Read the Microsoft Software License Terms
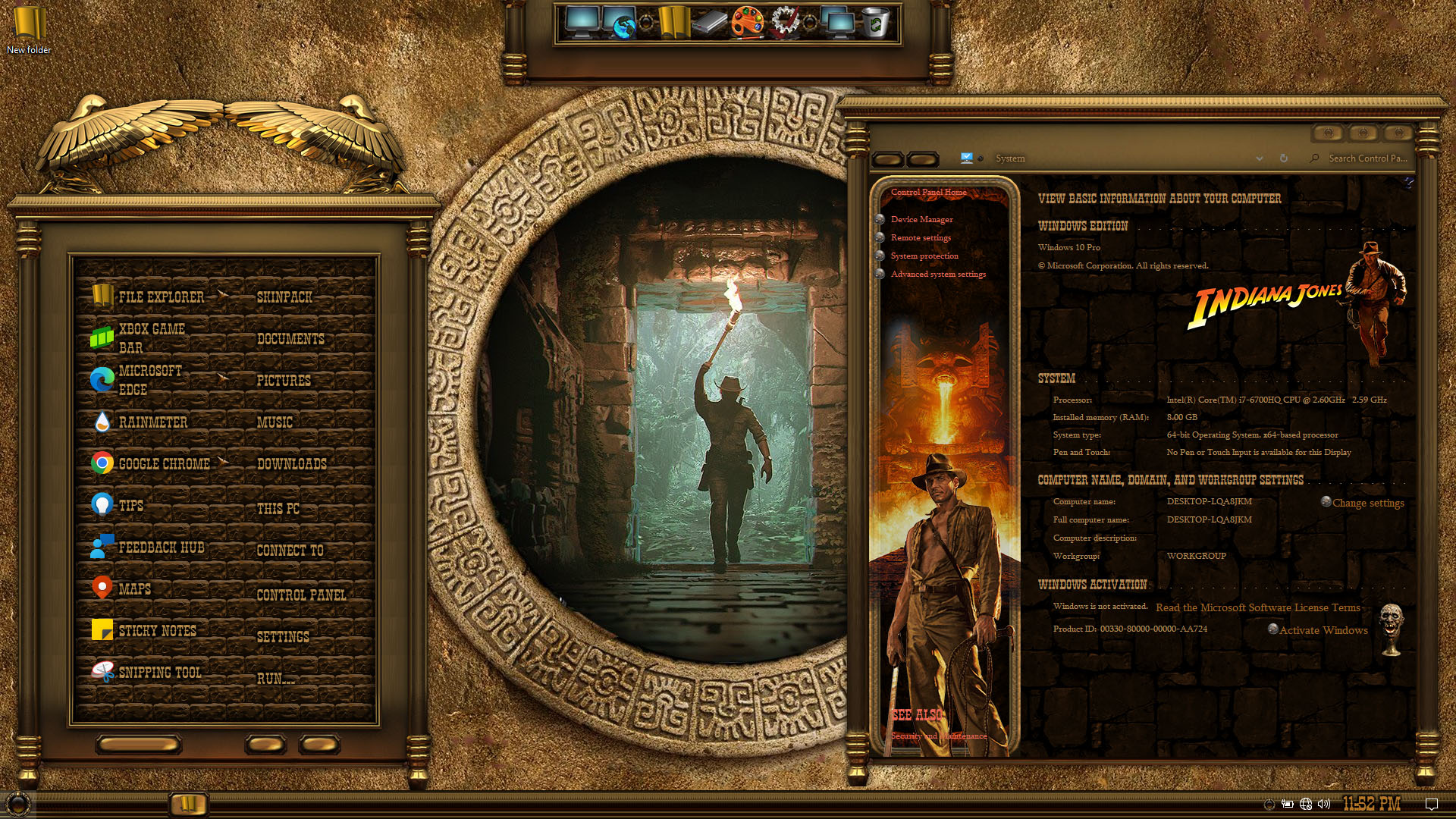Viewport: 1456px width, 819px height. click(x=1257, y=607)
